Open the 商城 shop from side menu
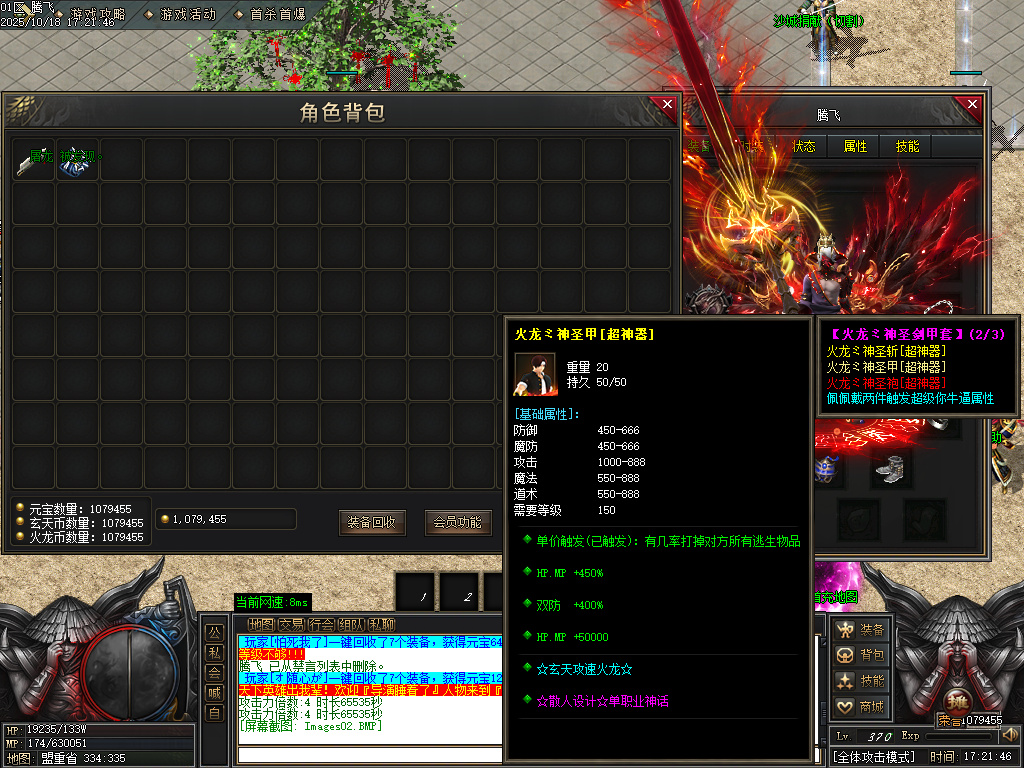 [862, 707]
